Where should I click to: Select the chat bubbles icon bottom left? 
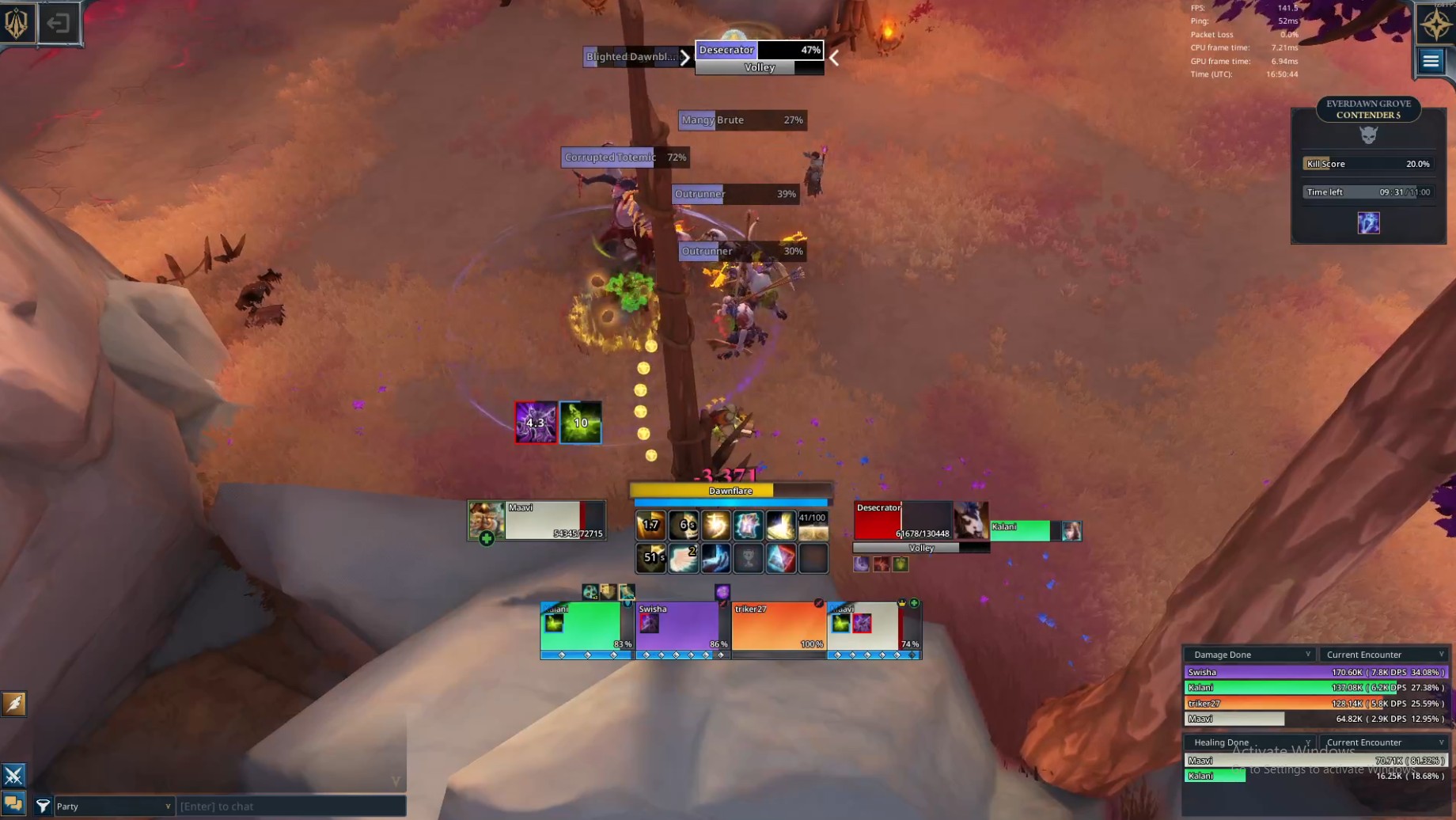(13, 803)
